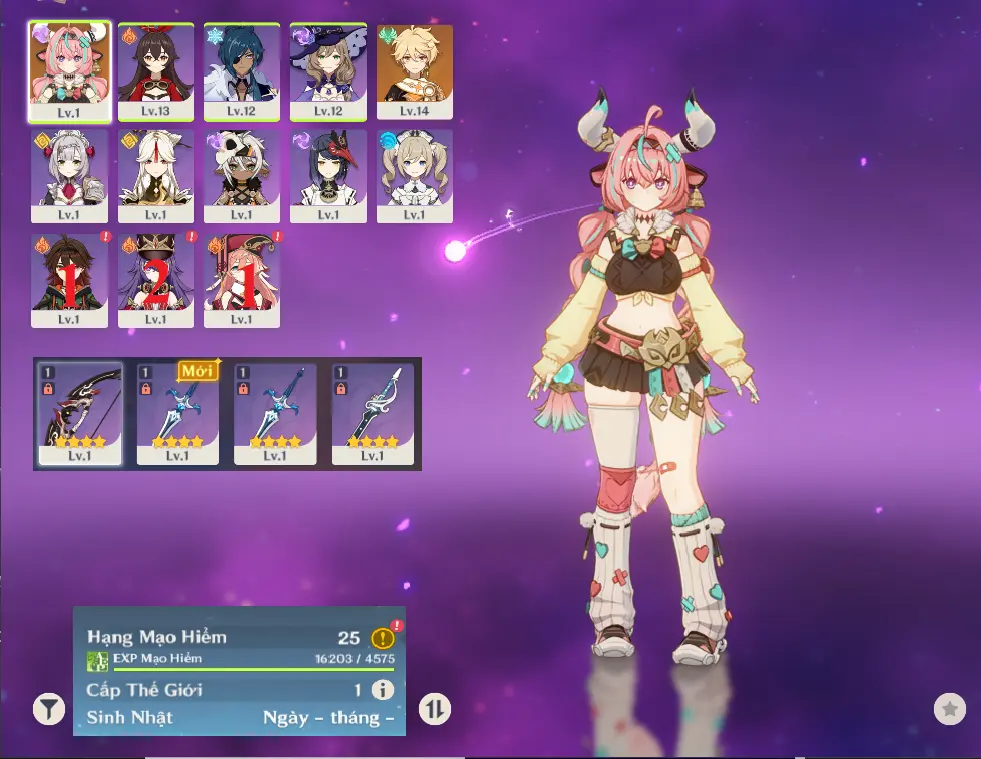Choose Barbara's twin-tail portrait
This screenshot has height=759, width=981.
click(414, 176)
